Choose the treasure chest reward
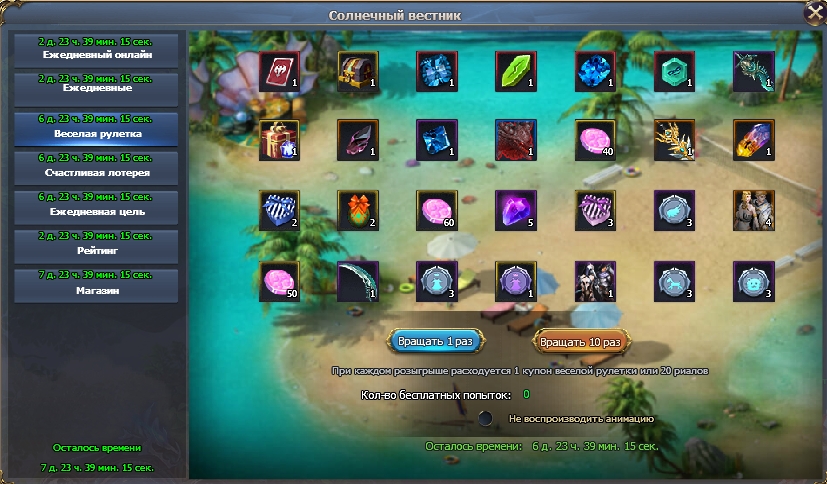The image size is (827, 484). pos(358,72)
